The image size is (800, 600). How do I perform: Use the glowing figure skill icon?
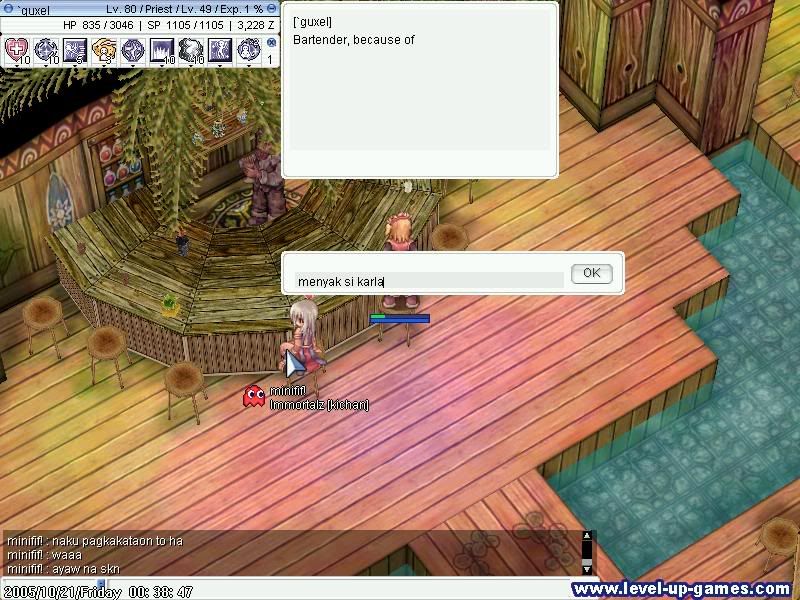(x=220, y=49)
